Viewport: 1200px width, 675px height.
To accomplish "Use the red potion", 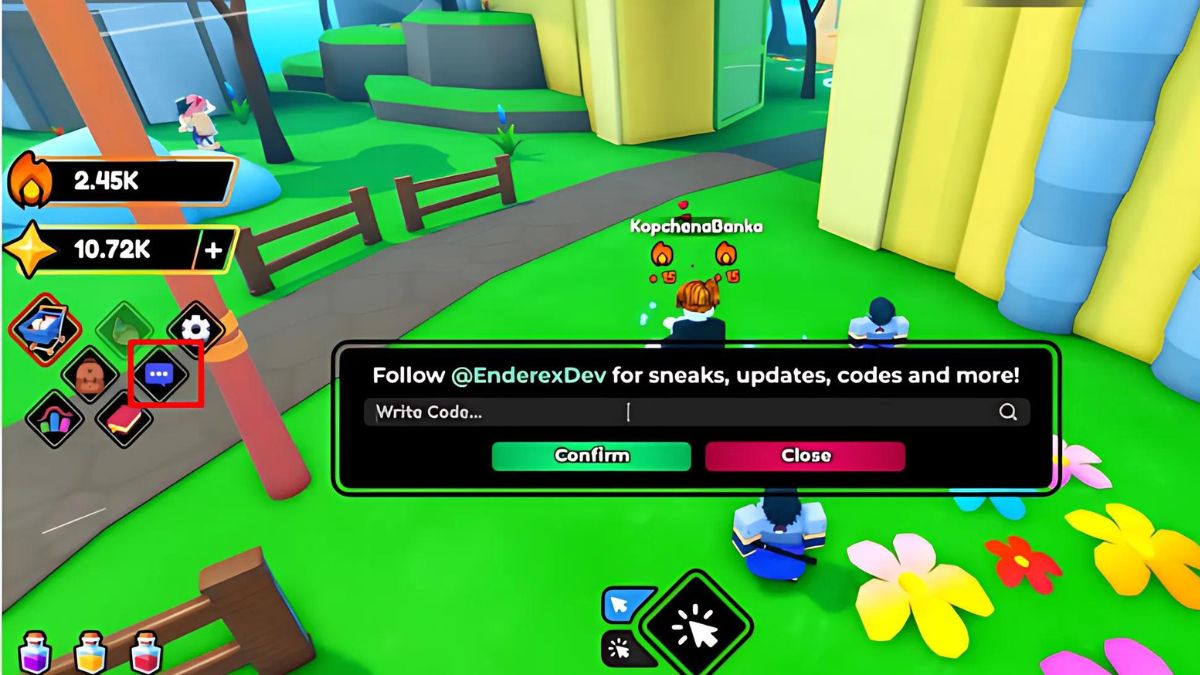I will click(147, 651).
